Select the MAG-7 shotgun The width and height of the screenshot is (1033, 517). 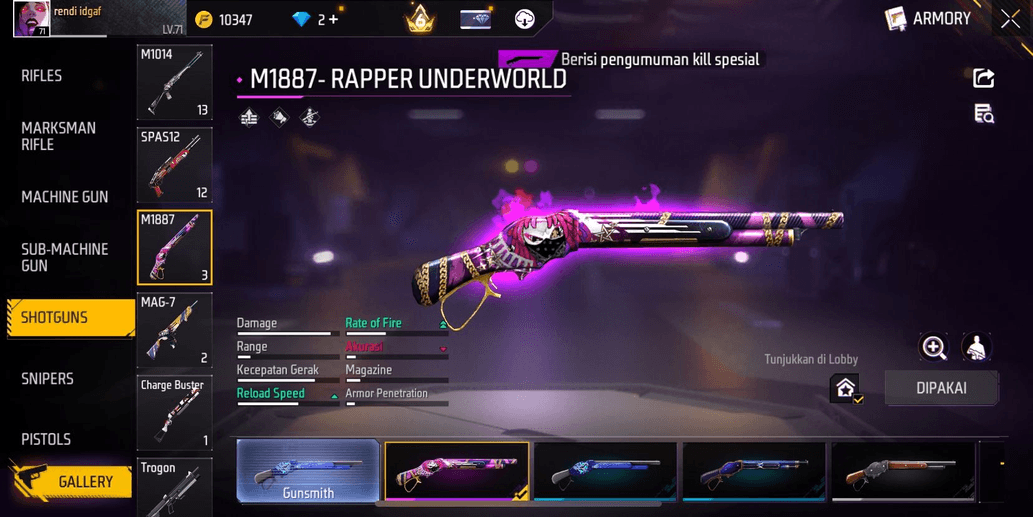pos(174,330)
